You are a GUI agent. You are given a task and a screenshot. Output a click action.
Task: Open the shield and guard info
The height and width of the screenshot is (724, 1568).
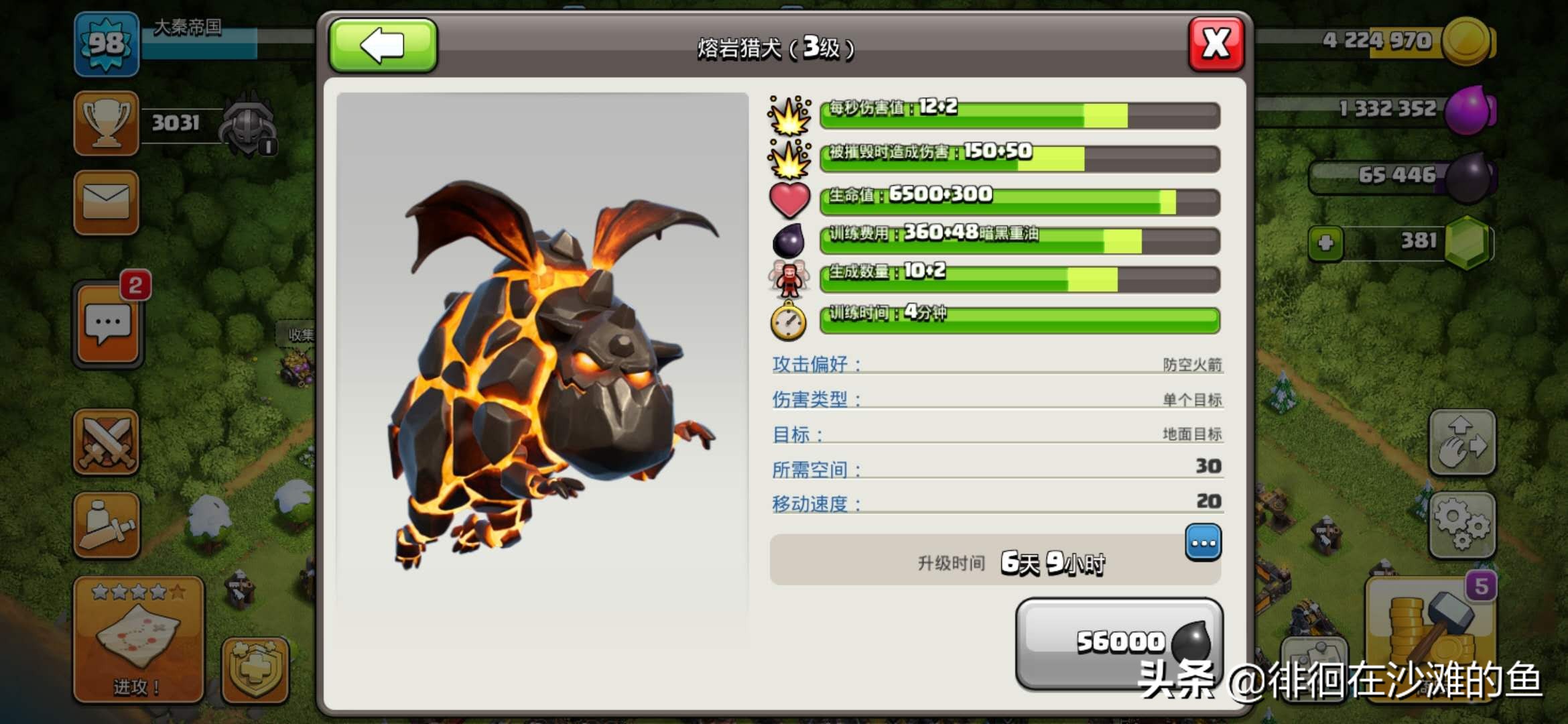click(255, 670)
